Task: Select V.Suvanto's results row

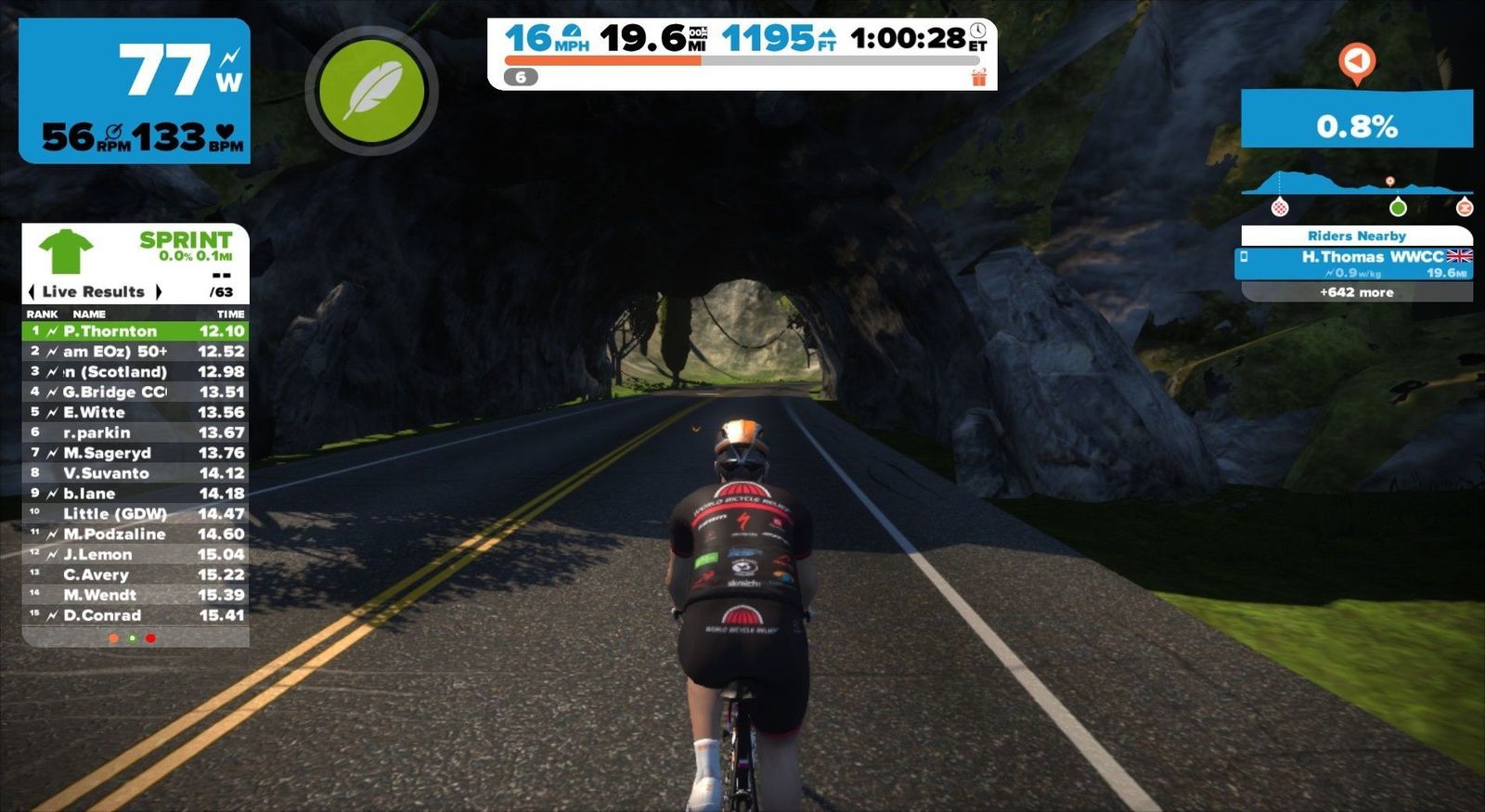Action: [x=136, y=473]
